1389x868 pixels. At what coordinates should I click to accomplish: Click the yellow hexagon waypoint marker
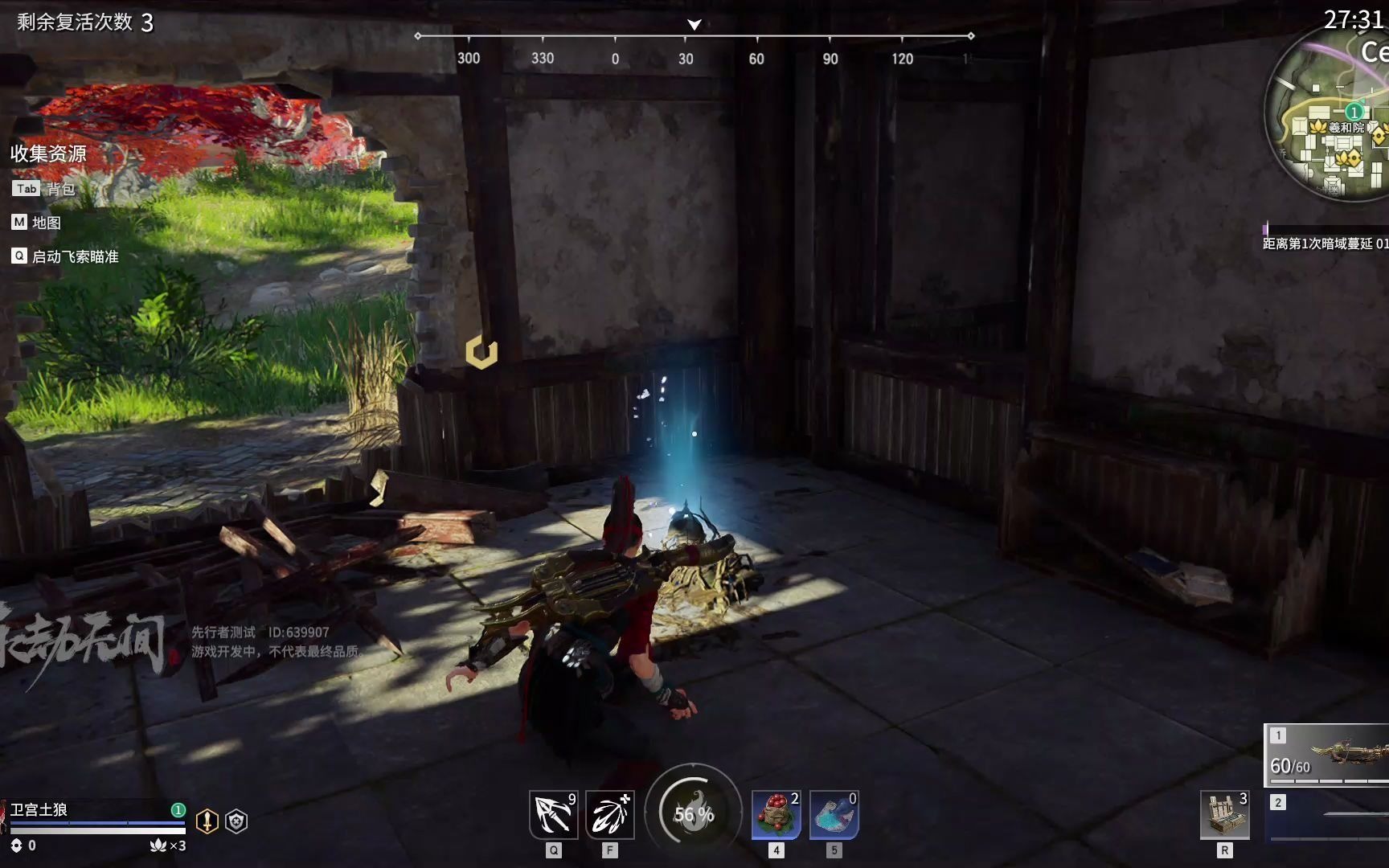coord(481,352)
